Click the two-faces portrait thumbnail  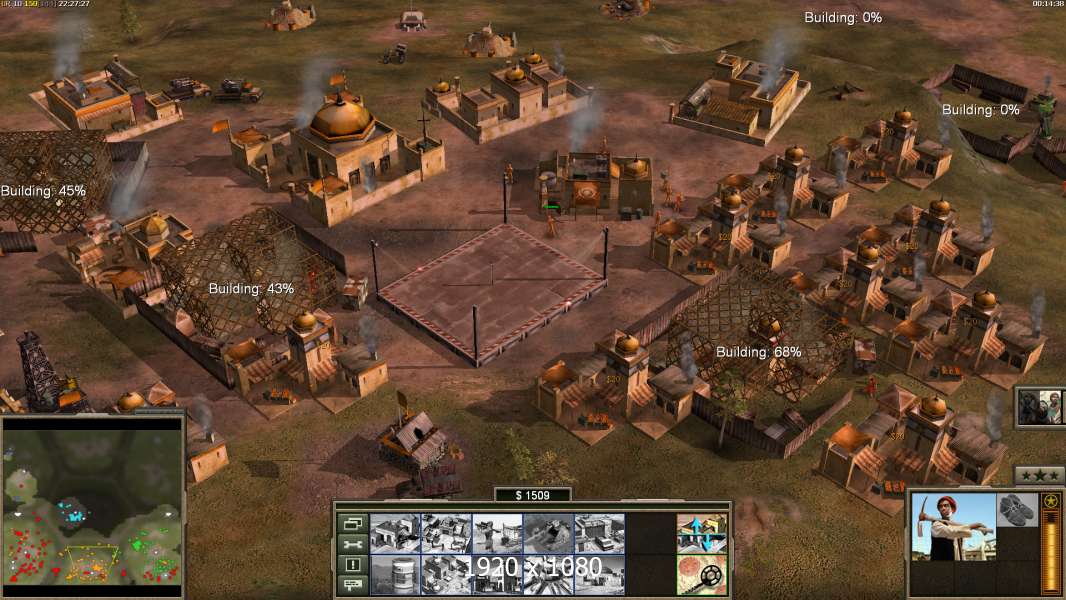pos(1040,408)
